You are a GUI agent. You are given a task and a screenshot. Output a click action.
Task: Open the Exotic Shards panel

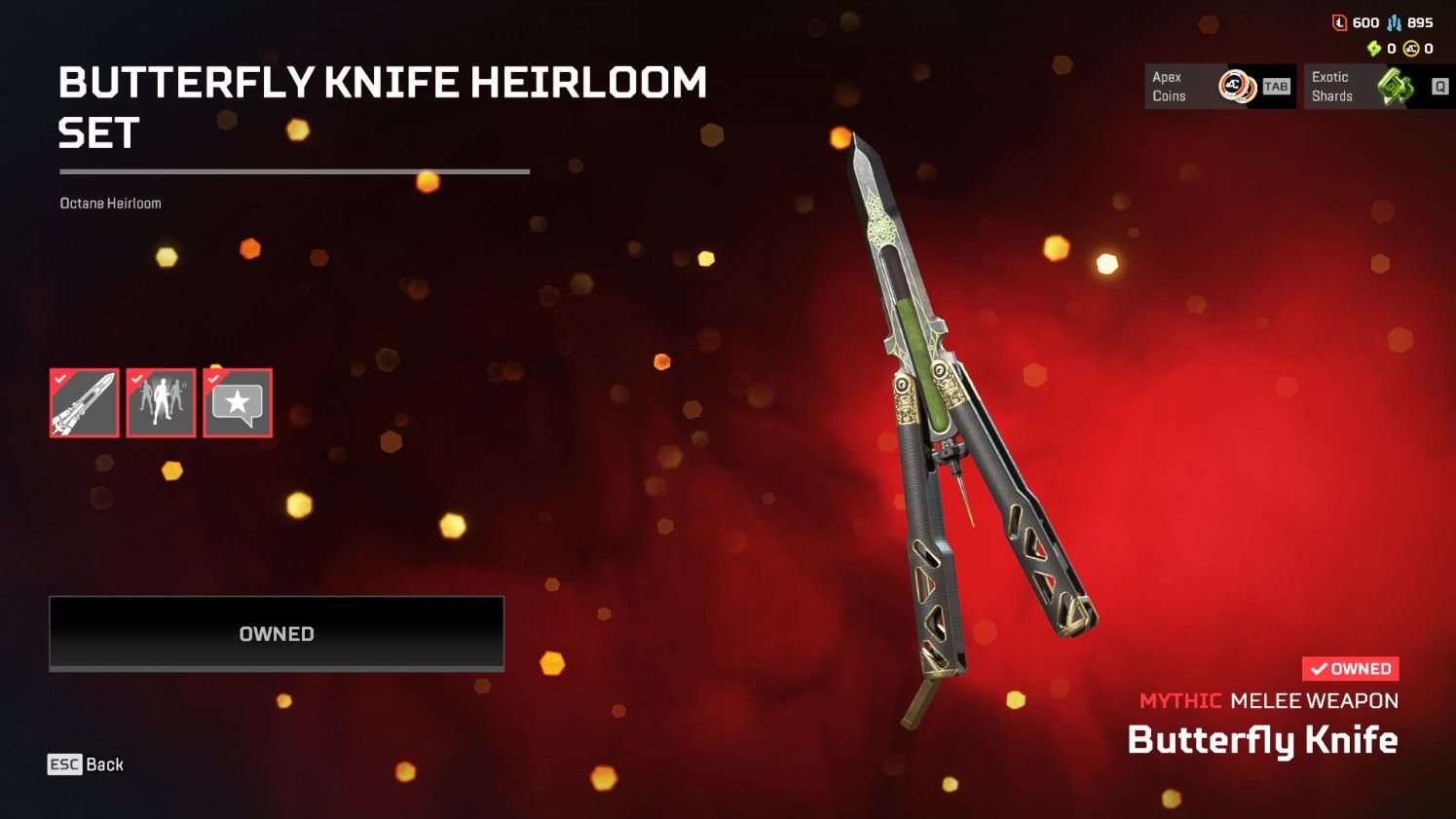click(1376, 86)
